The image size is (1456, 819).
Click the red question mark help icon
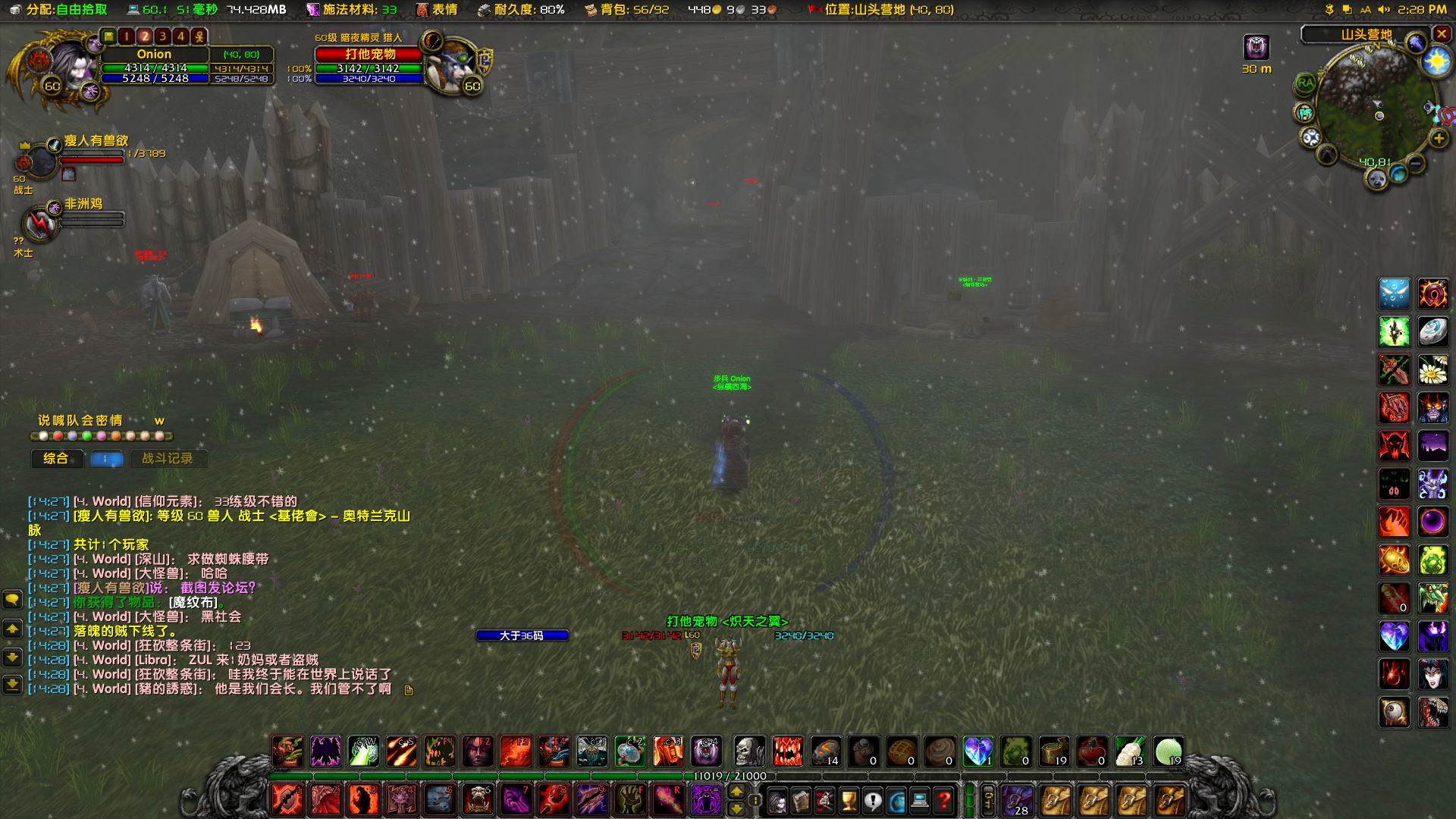(945, 802)
